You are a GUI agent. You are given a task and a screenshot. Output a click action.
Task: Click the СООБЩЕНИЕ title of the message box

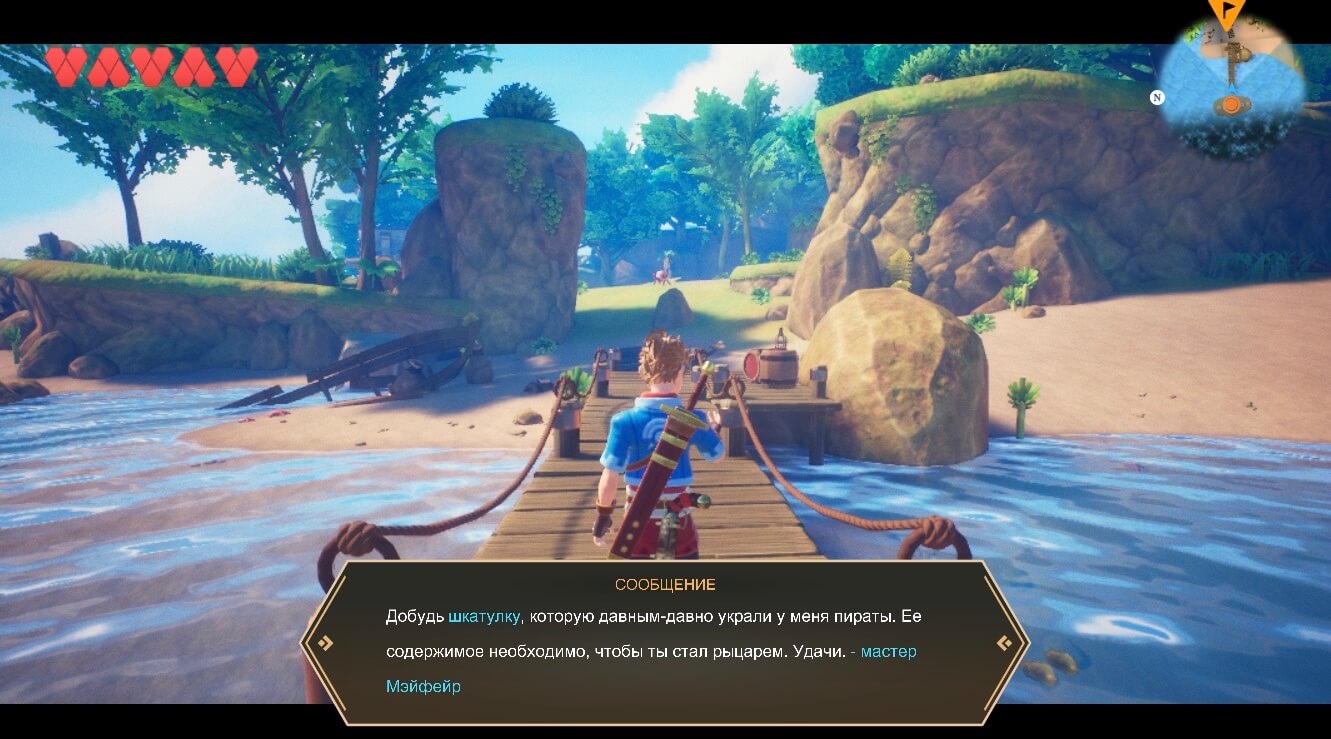tap(665, 584)
